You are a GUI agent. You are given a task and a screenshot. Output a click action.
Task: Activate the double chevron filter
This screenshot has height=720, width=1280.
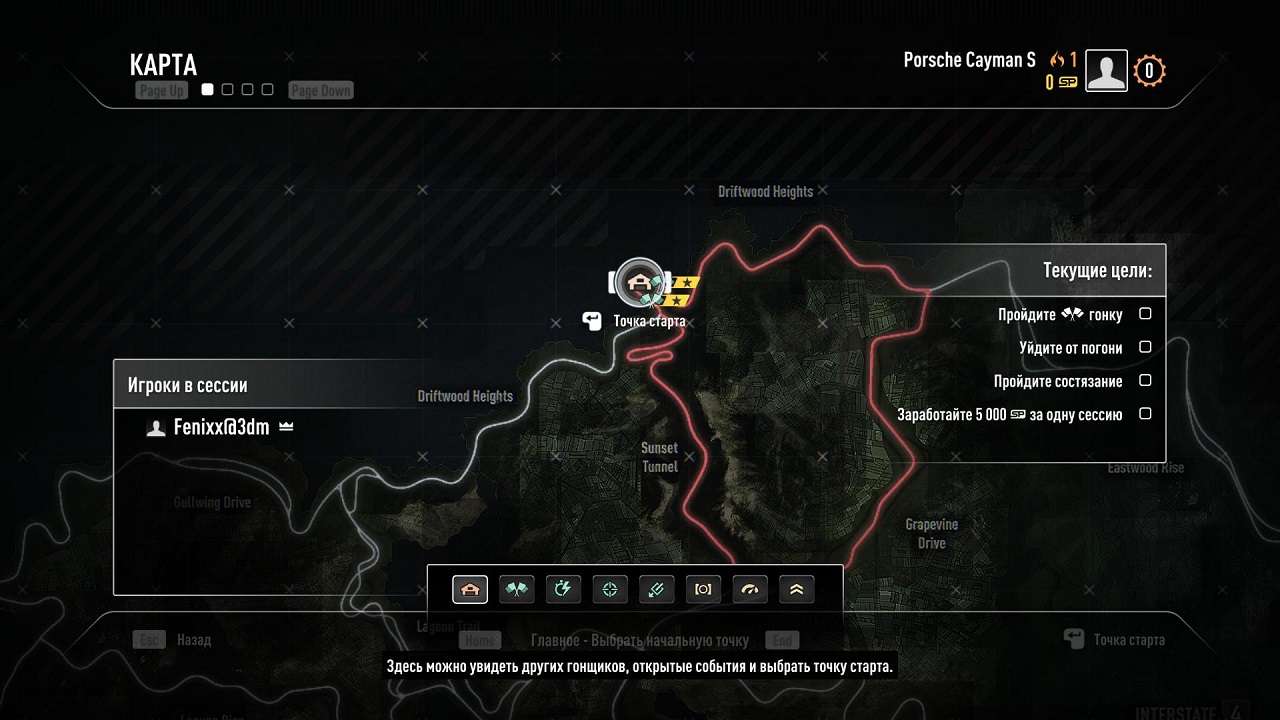point(796,590)
